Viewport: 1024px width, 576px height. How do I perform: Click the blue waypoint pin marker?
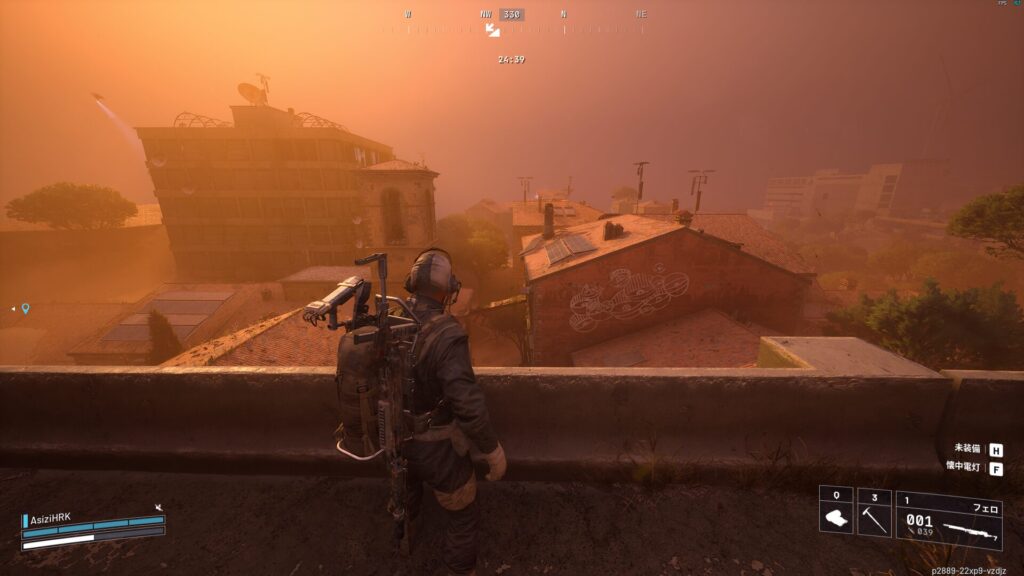click(25, 309)
